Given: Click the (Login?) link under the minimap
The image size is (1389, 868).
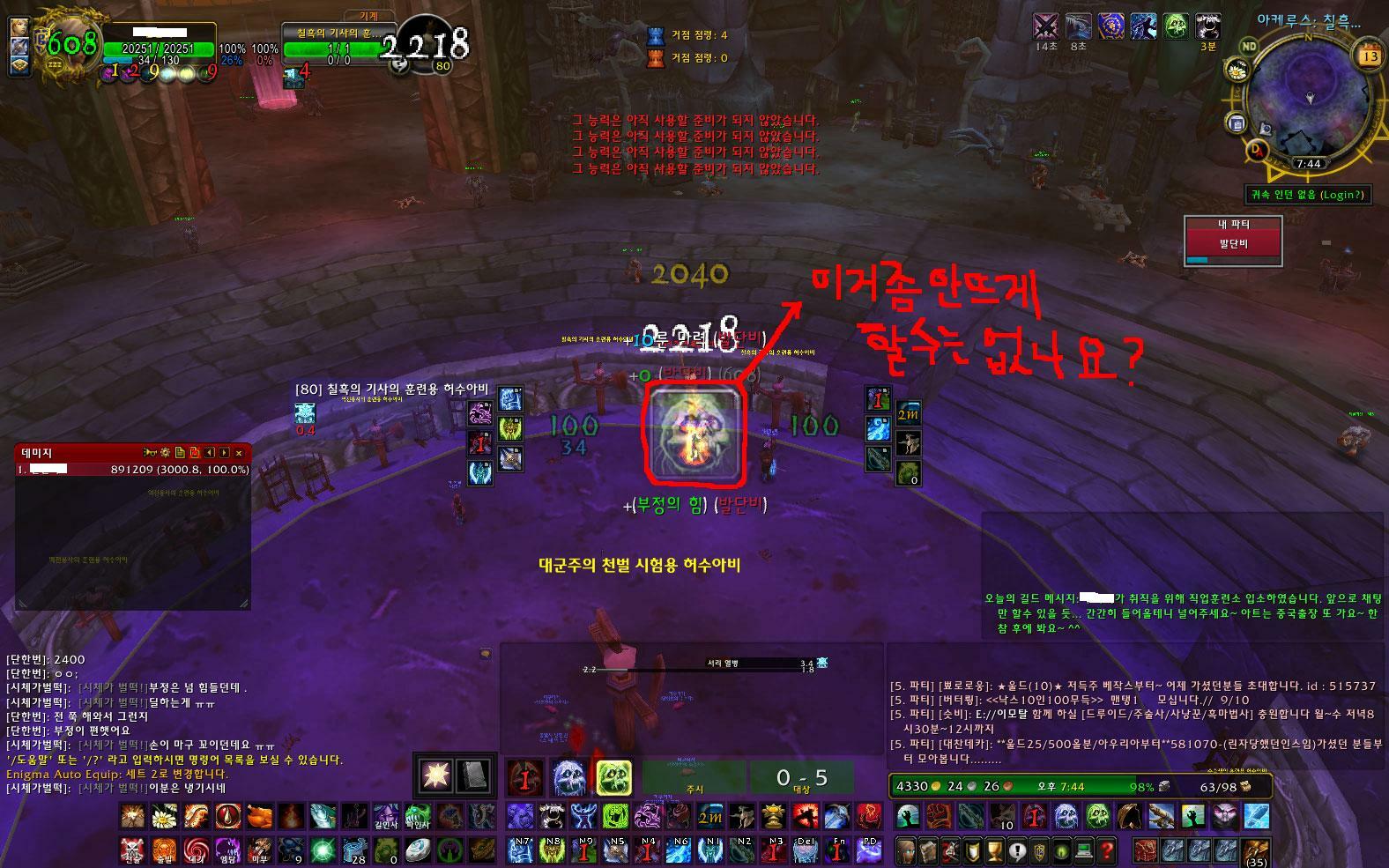Looking at the screenshot, I should [x=1342, y=195].
